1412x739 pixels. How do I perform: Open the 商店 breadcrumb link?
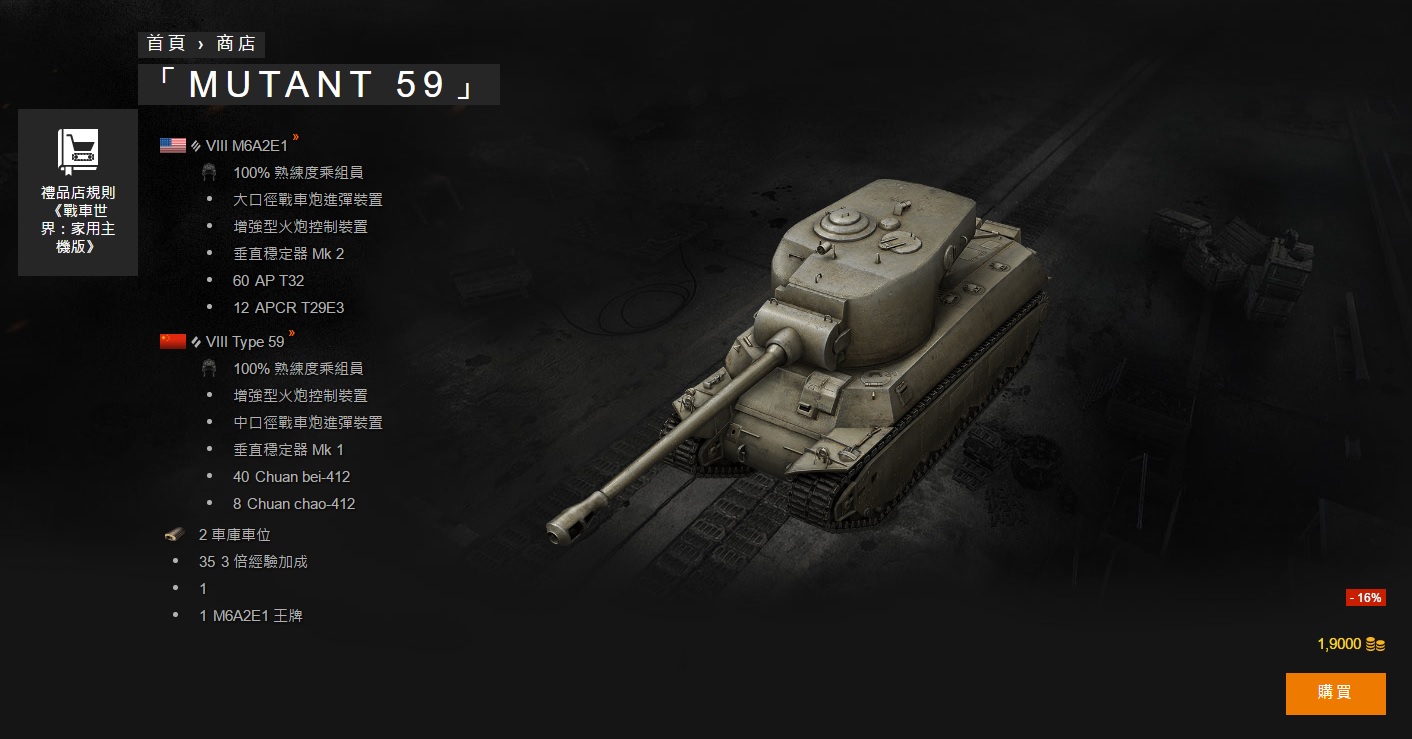point(235,44)
